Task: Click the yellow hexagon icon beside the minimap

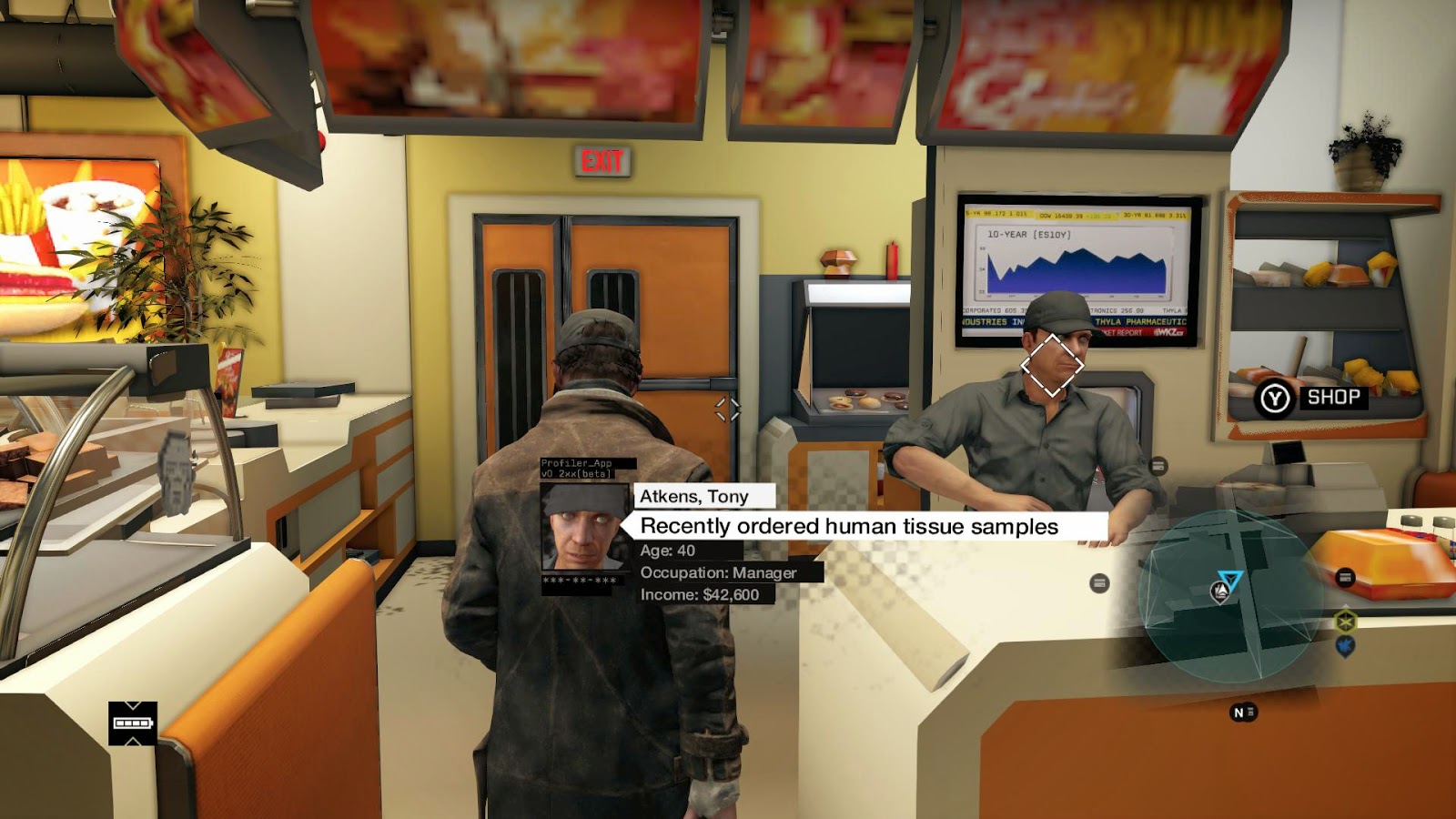Action: point(1345,622)
